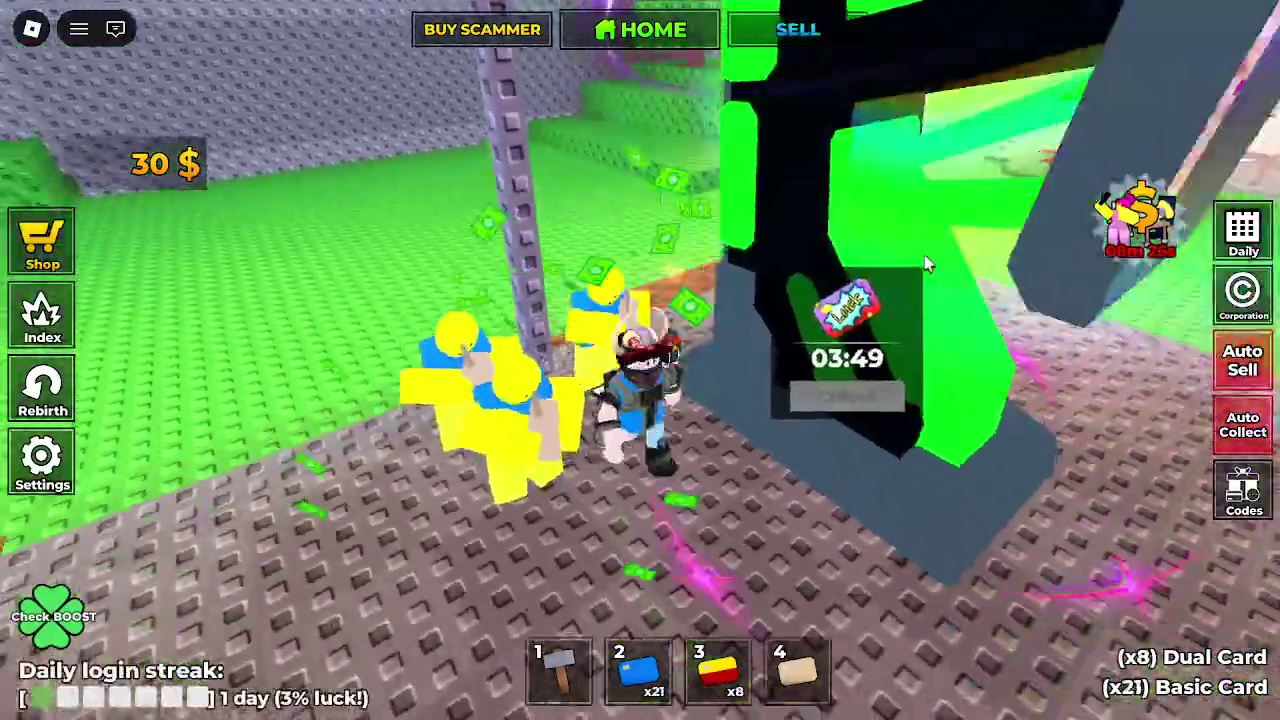Click the Roblox logo button
Viewport: 1280px width, 720px height.
tap(30, 28)
